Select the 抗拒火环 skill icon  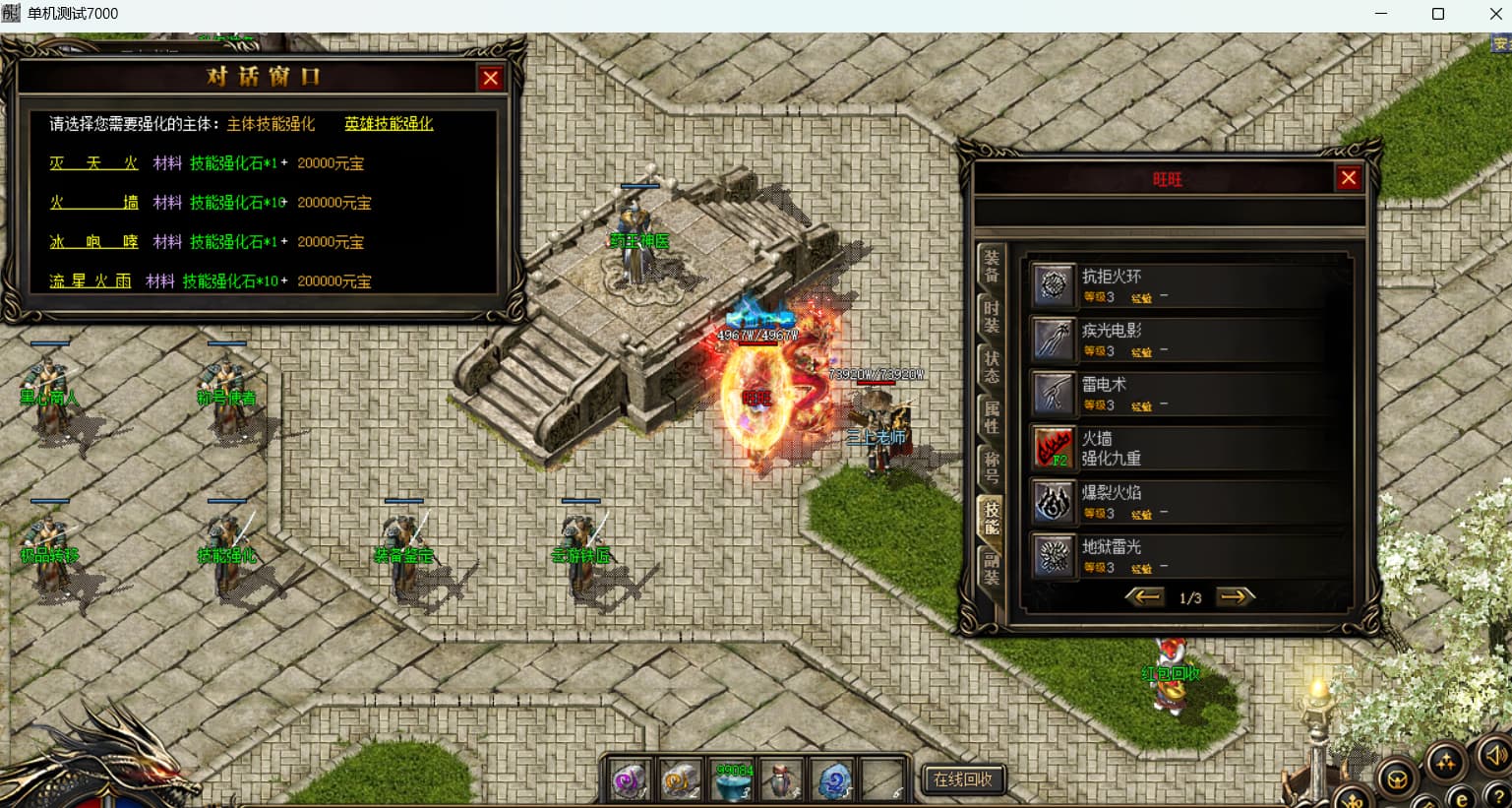1054,285
